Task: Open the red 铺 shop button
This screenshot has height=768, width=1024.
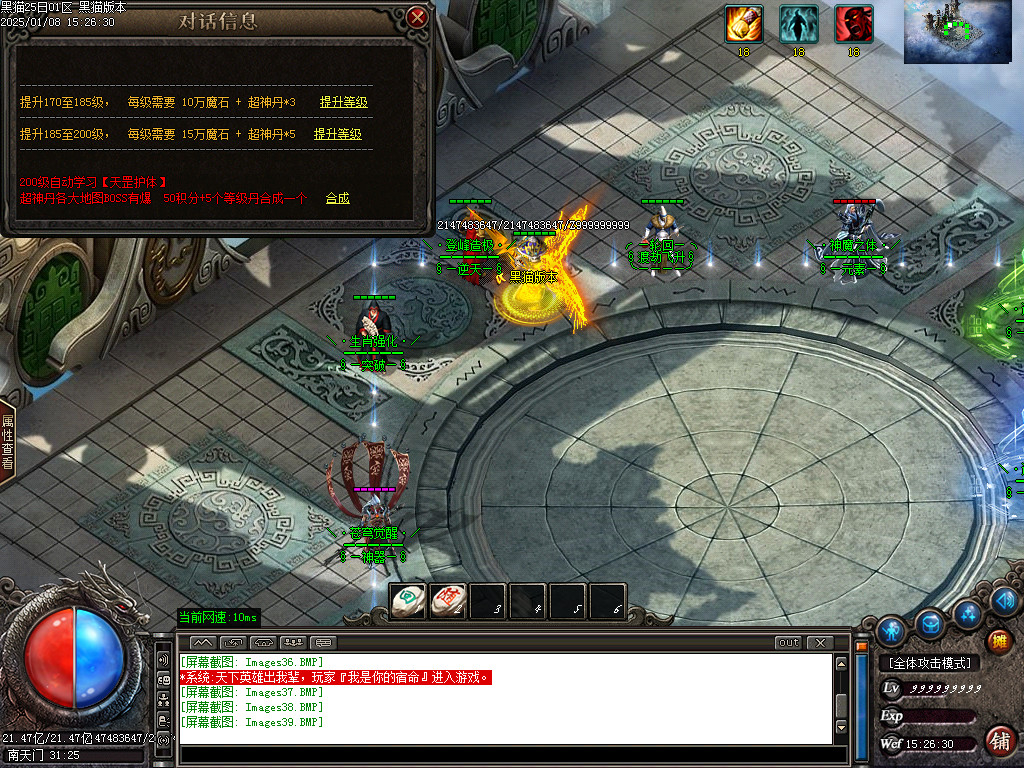Action: 998,740
